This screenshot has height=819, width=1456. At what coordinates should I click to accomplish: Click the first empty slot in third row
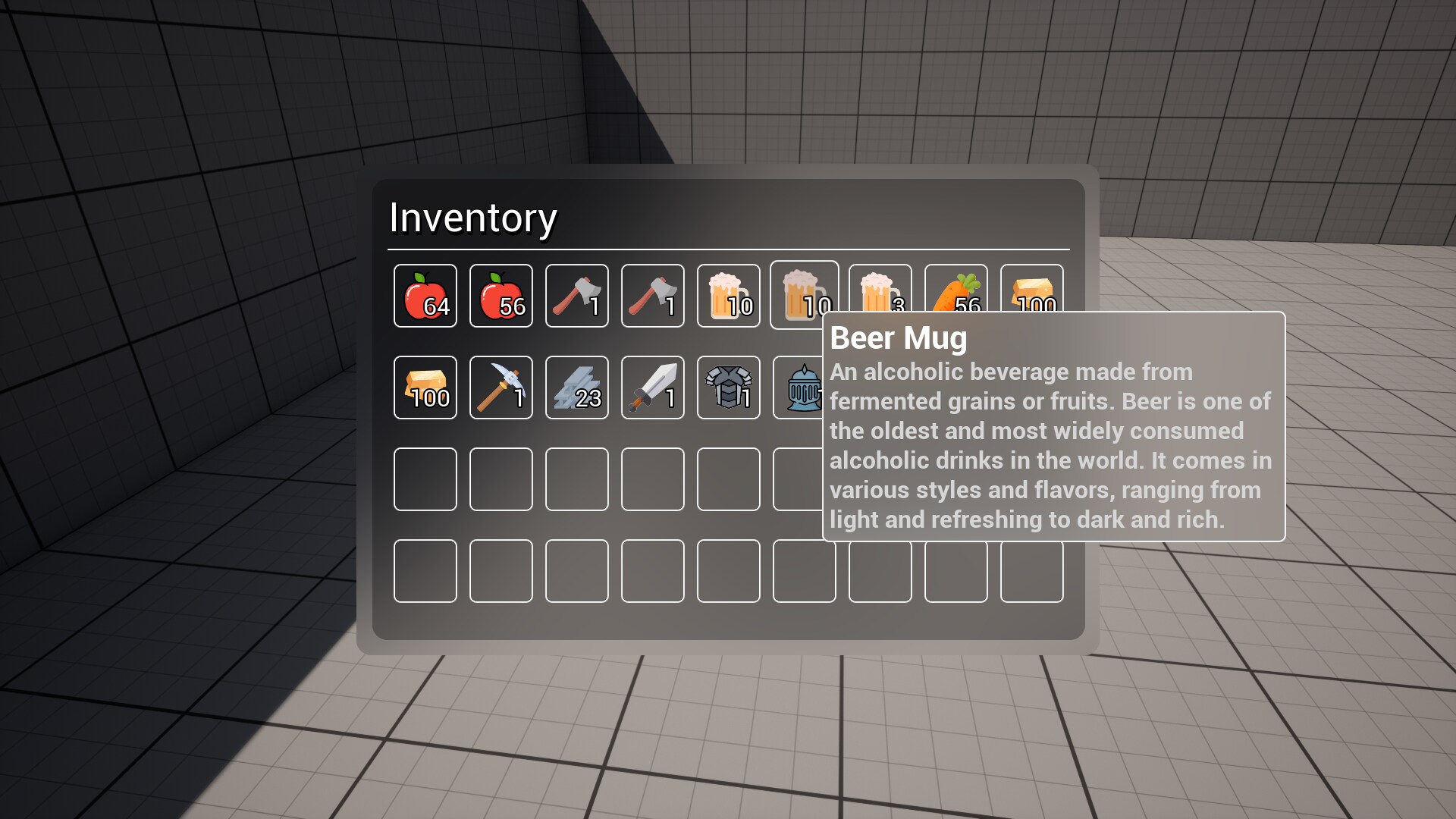pos(425,479)
